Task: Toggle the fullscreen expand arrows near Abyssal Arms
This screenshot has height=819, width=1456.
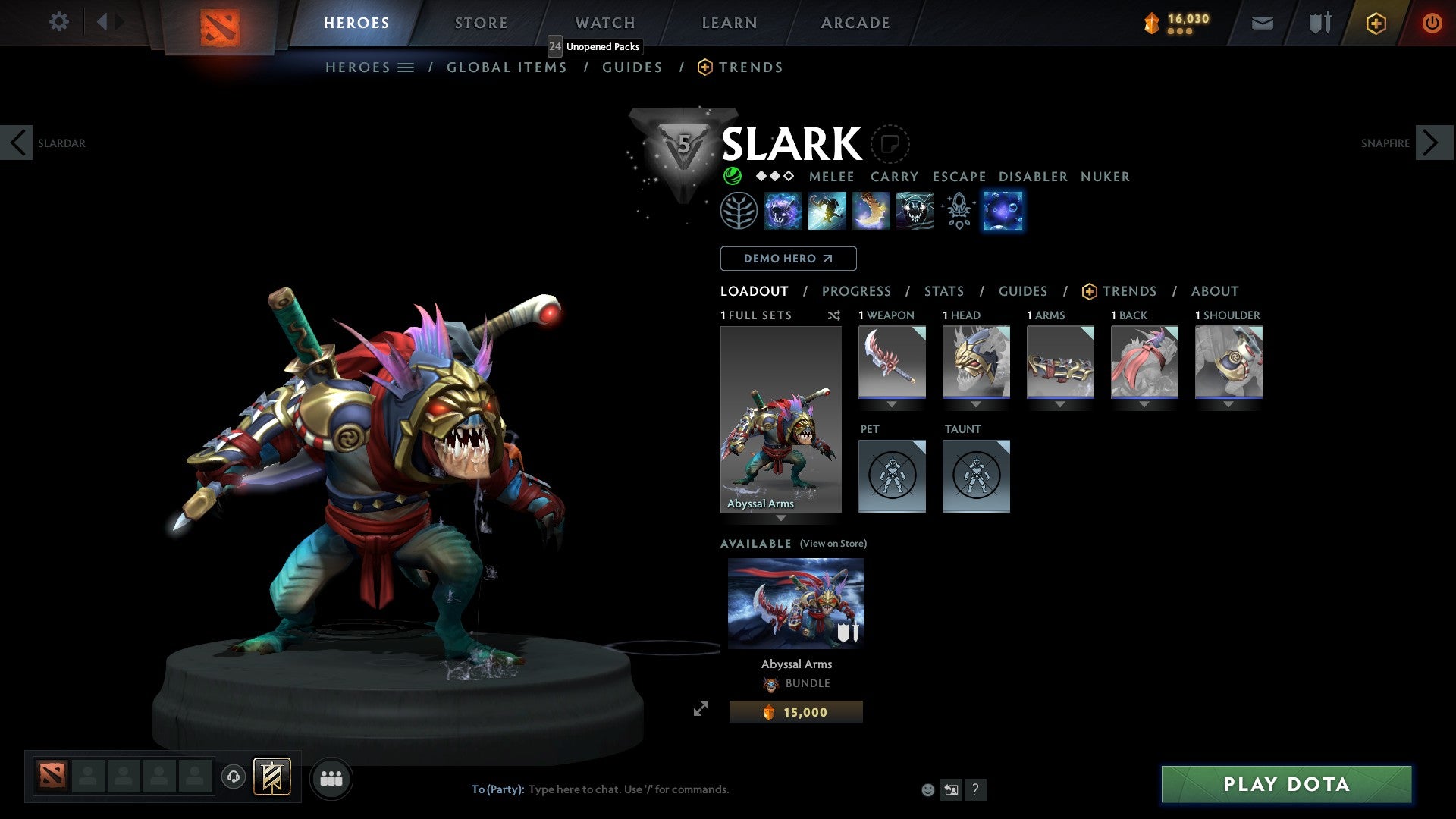Action: click(x=701, y=711)
